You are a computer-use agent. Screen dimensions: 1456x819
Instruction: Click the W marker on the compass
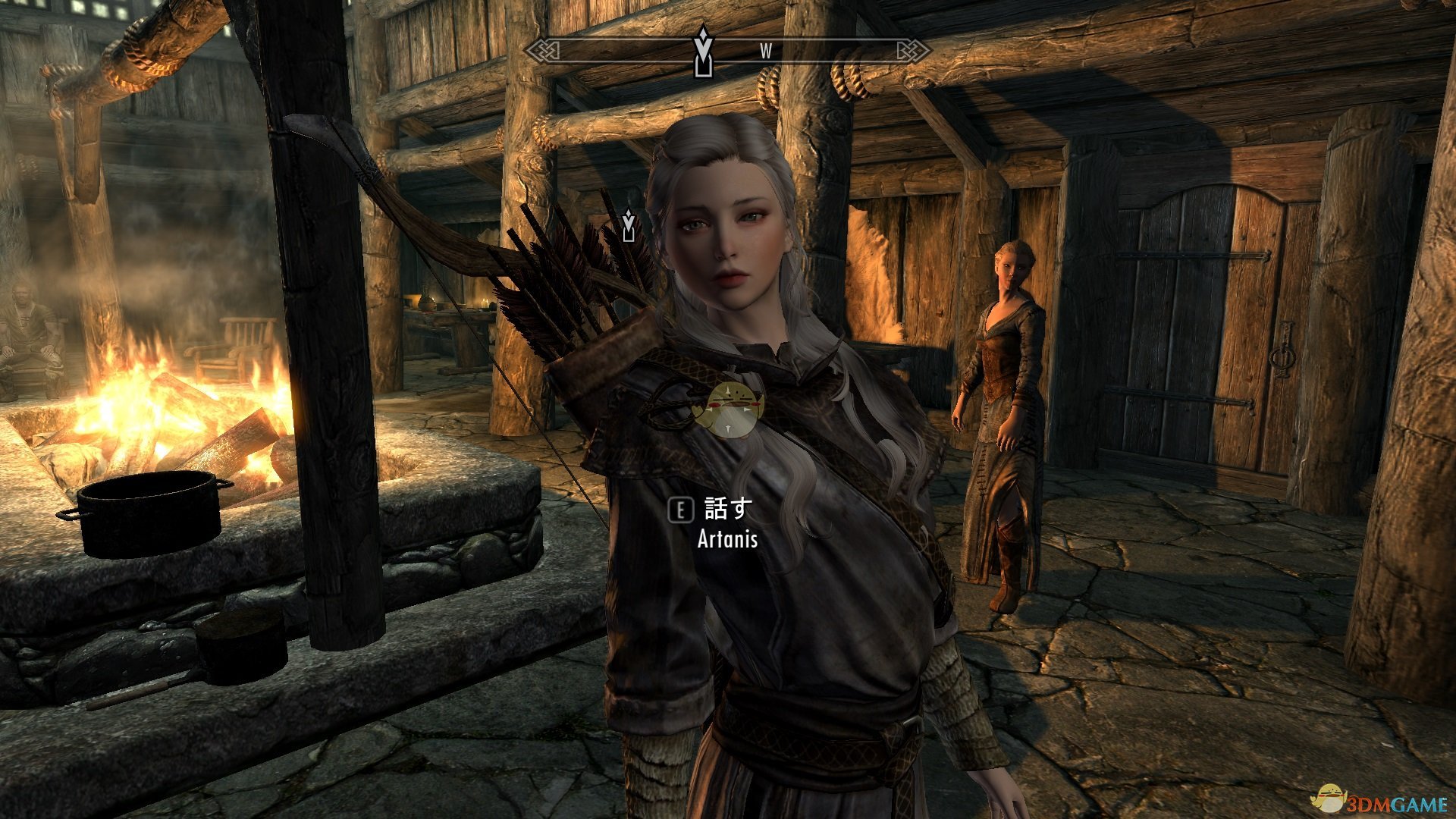764,52
